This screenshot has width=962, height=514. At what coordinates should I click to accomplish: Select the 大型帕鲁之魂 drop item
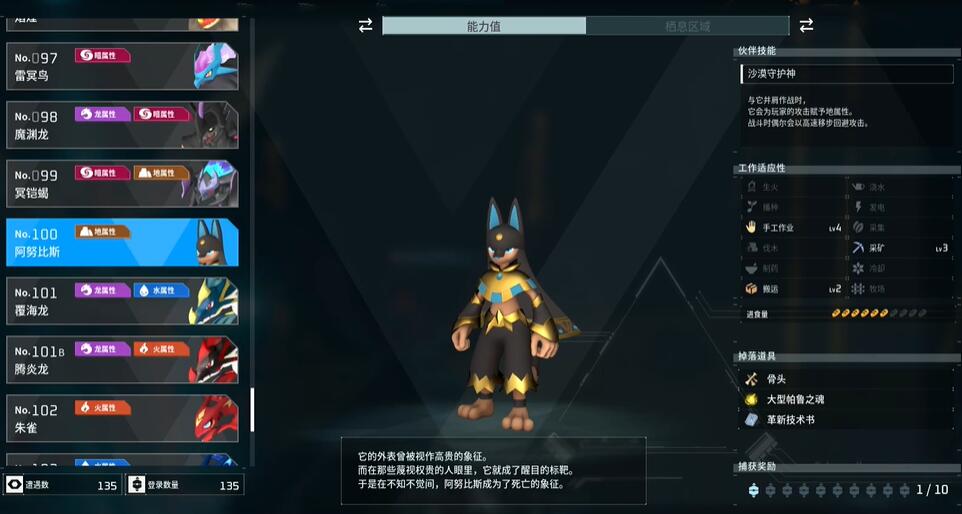(x=795, y=399)
